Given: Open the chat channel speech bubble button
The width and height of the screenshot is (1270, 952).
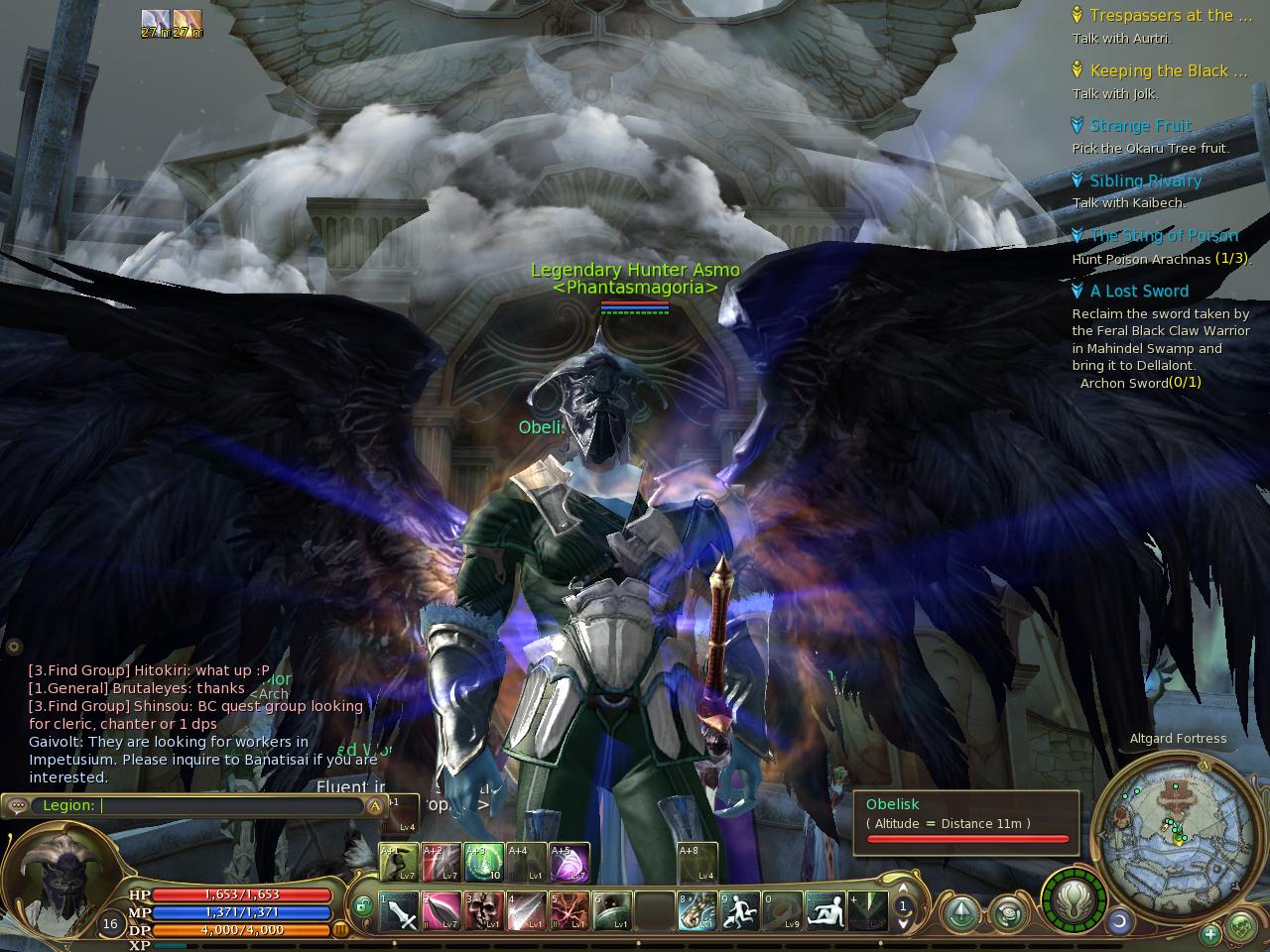Looking at the screenshot, I should pos(18,806).
